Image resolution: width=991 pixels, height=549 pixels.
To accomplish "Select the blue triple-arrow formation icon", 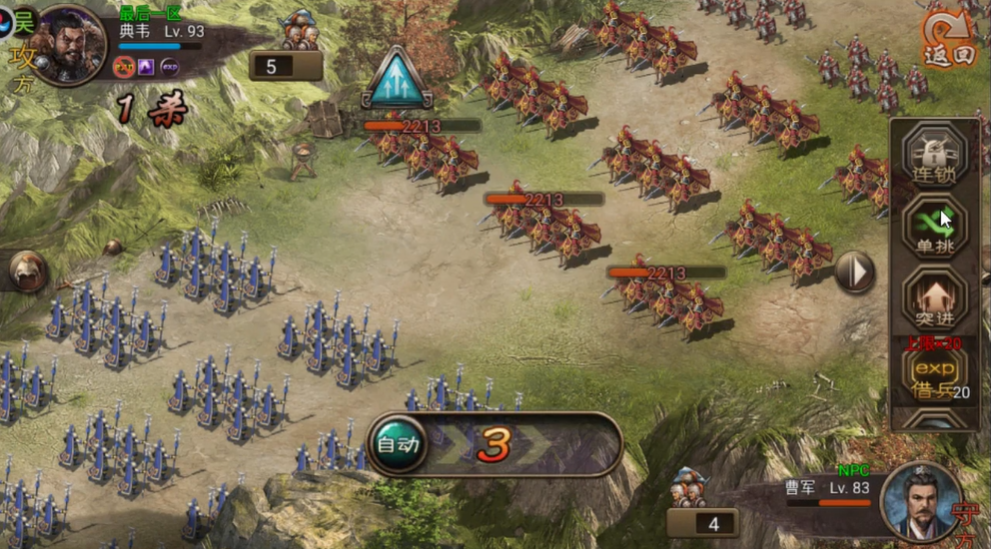I will point(397,78).
